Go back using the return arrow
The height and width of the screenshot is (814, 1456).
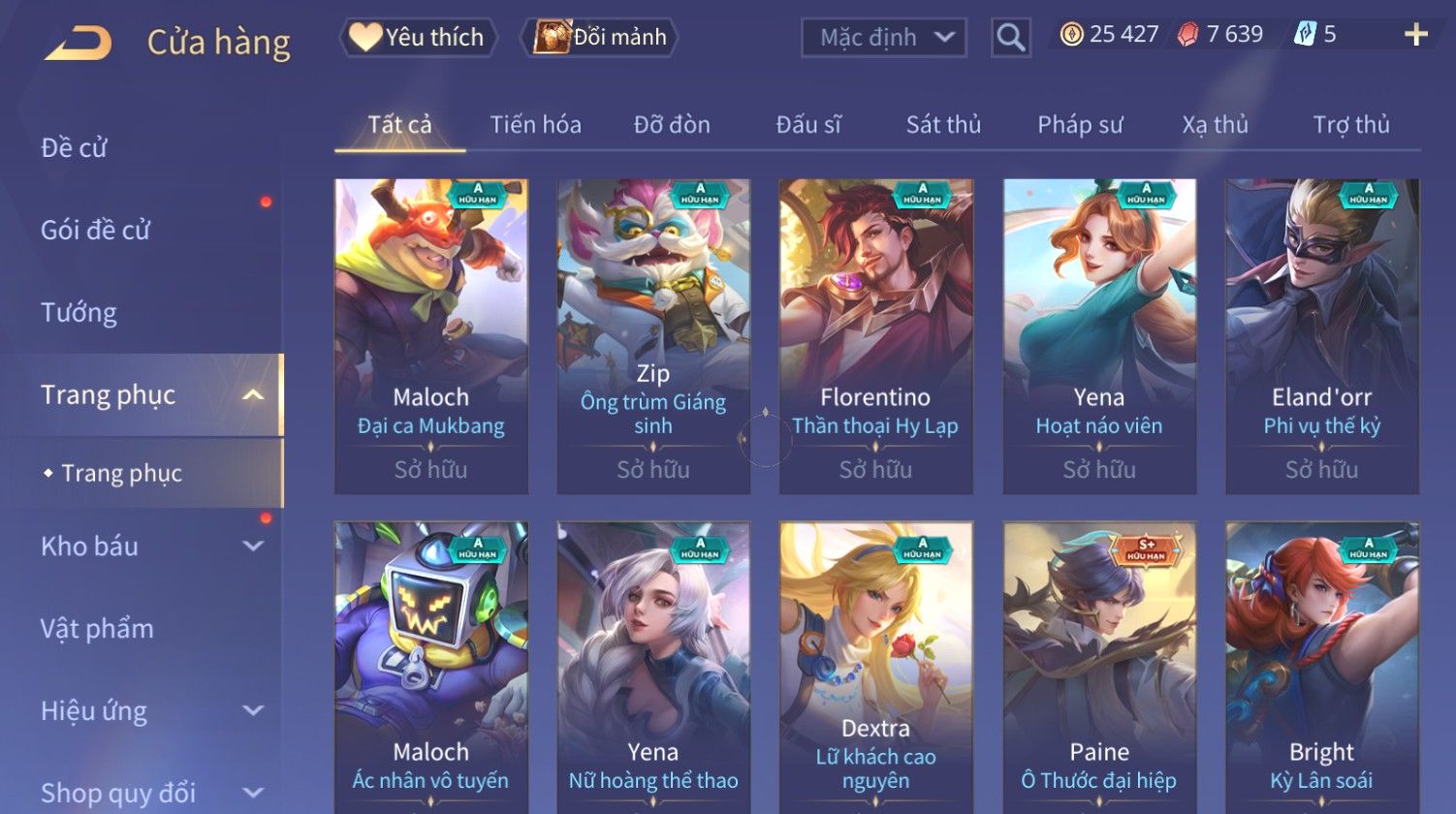click(78, 43)
